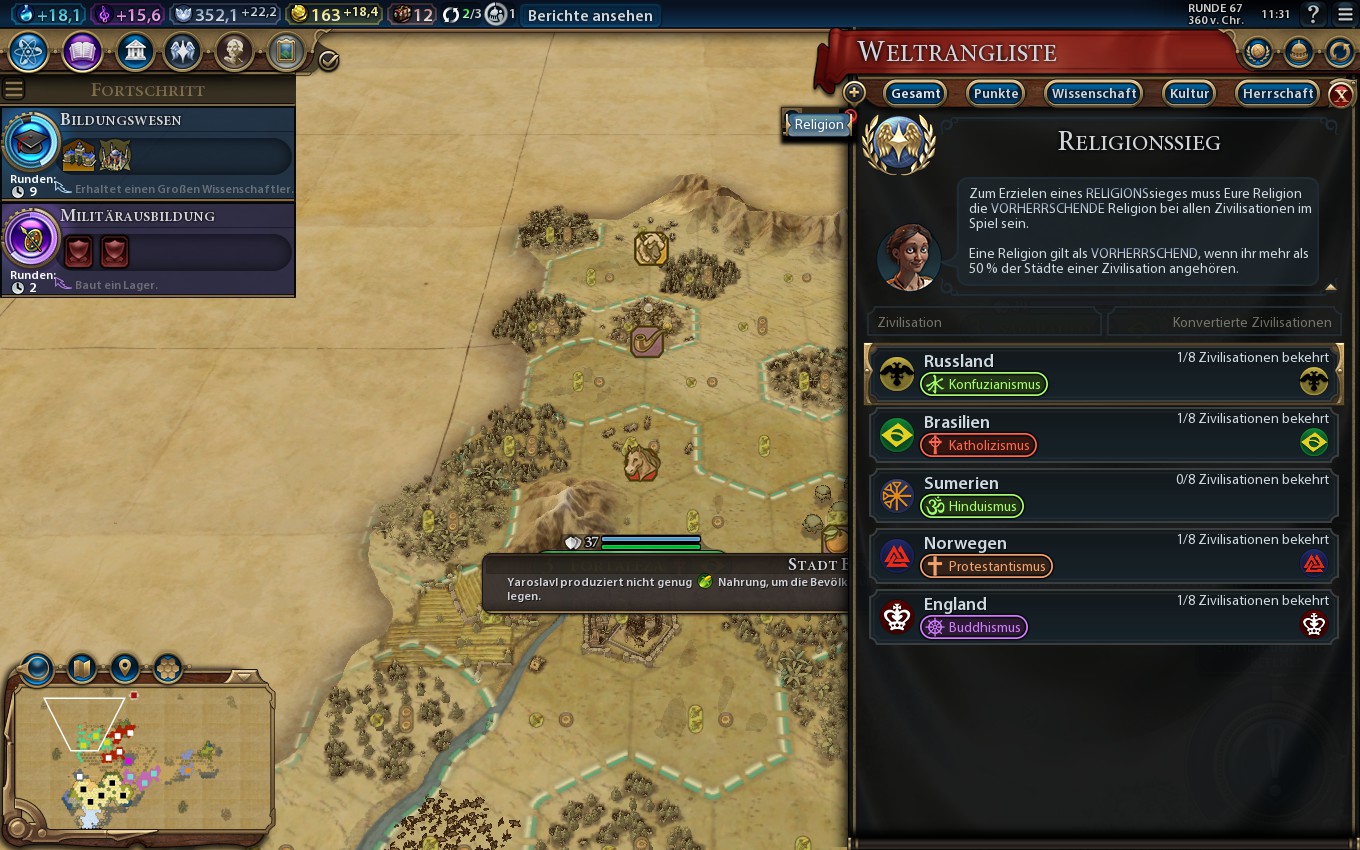Image resolution: width=1360 pixels, height=850 pixels.
Task: Open the civics tree book icon
Action: tap(81, 51)
